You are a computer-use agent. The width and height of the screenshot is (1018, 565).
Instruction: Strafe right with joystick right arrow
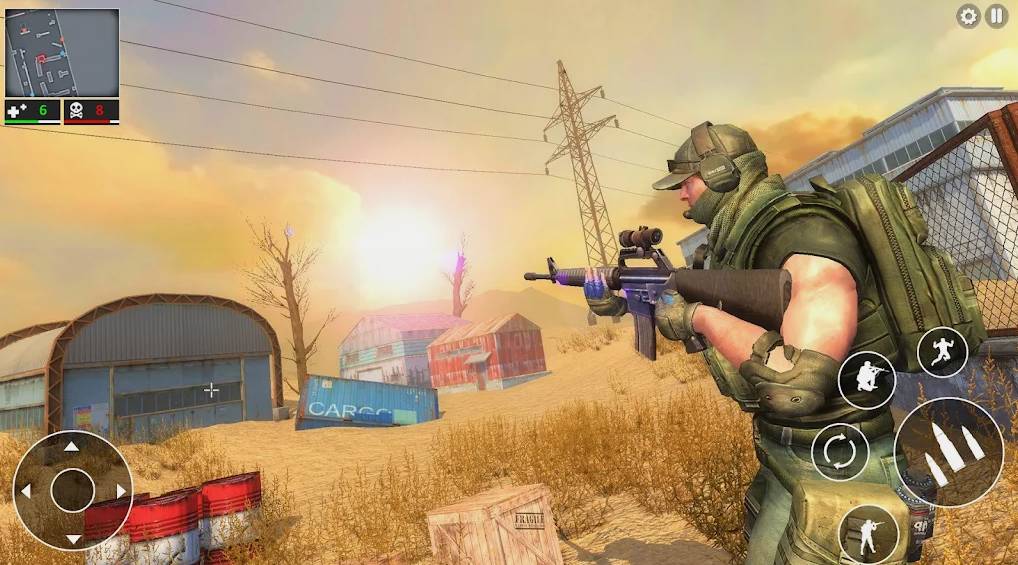pyautogui.click(x=119, y=491)
